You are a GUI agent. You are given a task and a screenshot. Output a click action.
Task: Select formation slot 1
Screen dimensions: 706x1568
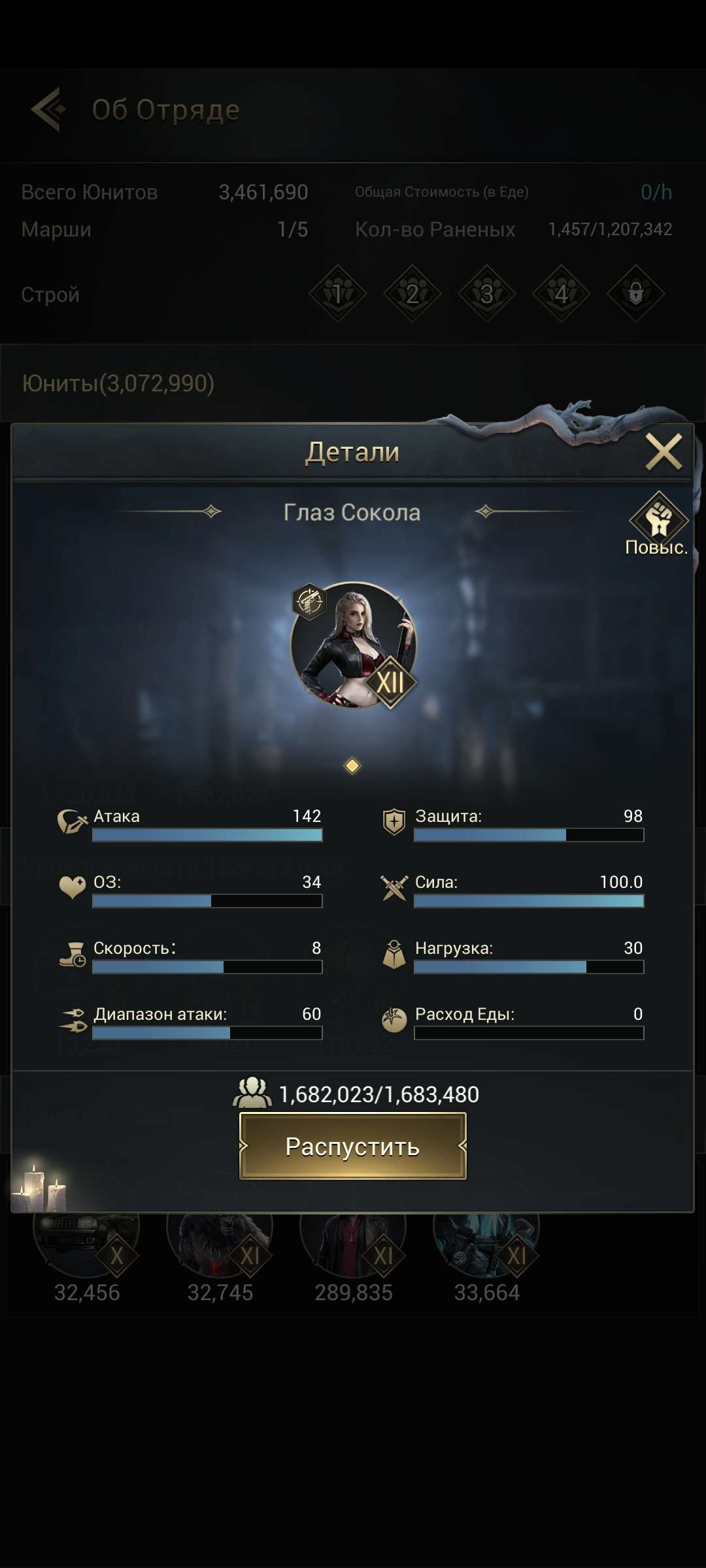337,293
